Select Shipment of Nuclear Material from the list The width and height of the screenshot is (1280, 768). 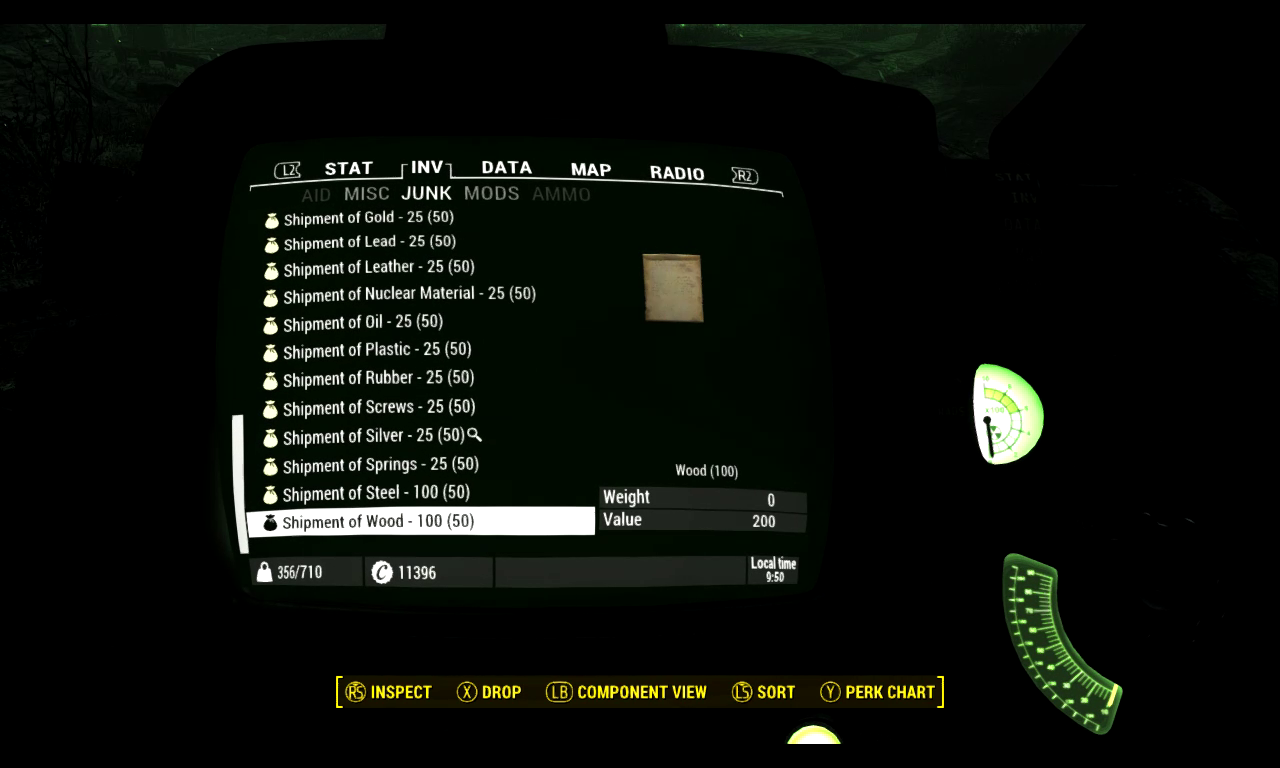(x=410, y=294)
